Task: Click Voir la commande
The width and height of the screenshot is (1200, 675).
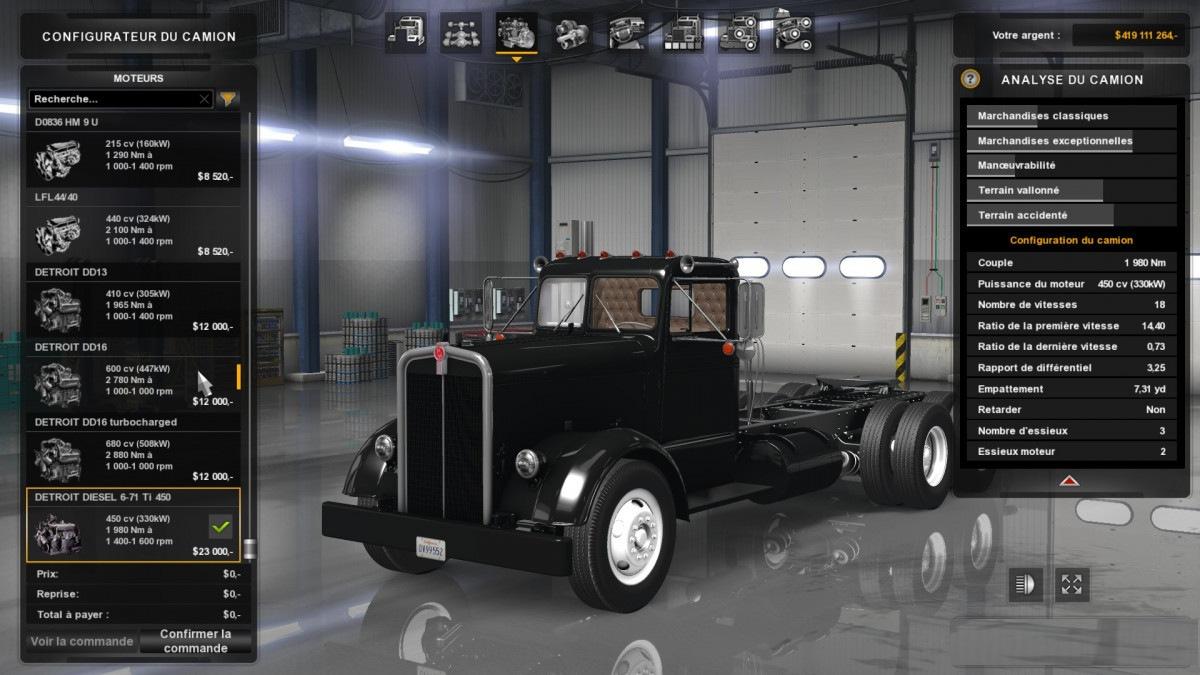Action: point(82,641)
